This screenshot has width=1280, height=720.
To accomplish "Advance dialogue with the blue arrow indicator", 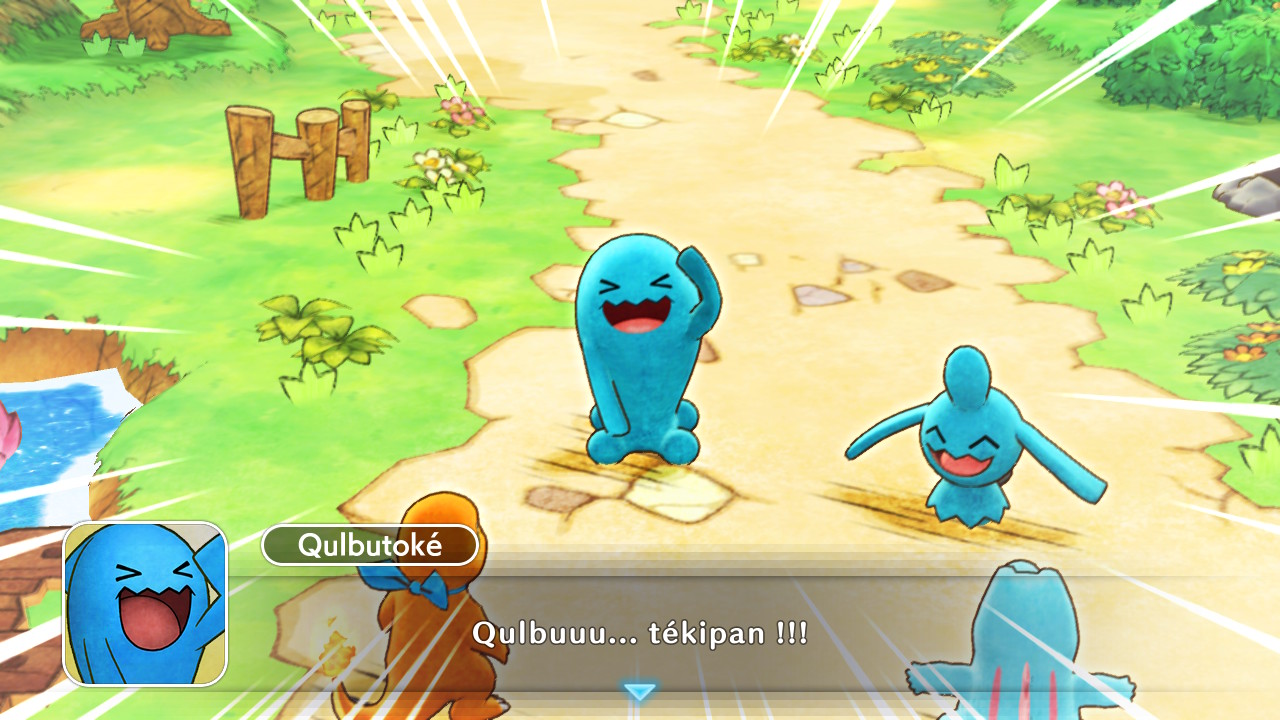I will (639, 691).
